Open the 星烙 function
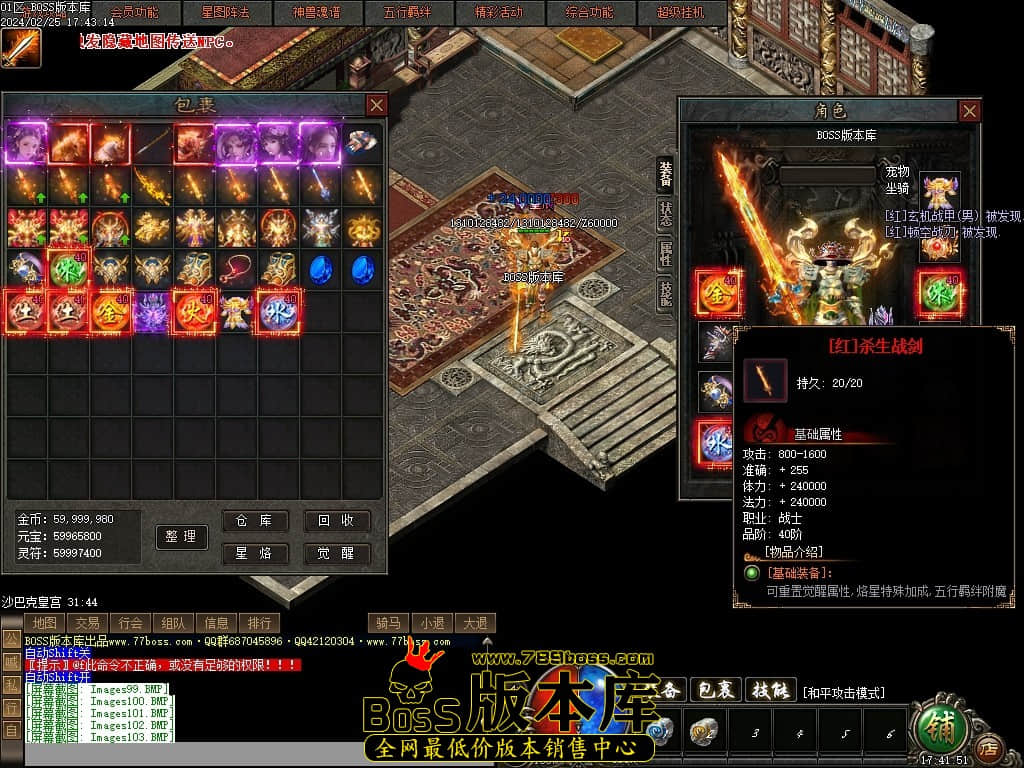The height and width of the screenshot is (768, 1024). (x=255, y=553)
